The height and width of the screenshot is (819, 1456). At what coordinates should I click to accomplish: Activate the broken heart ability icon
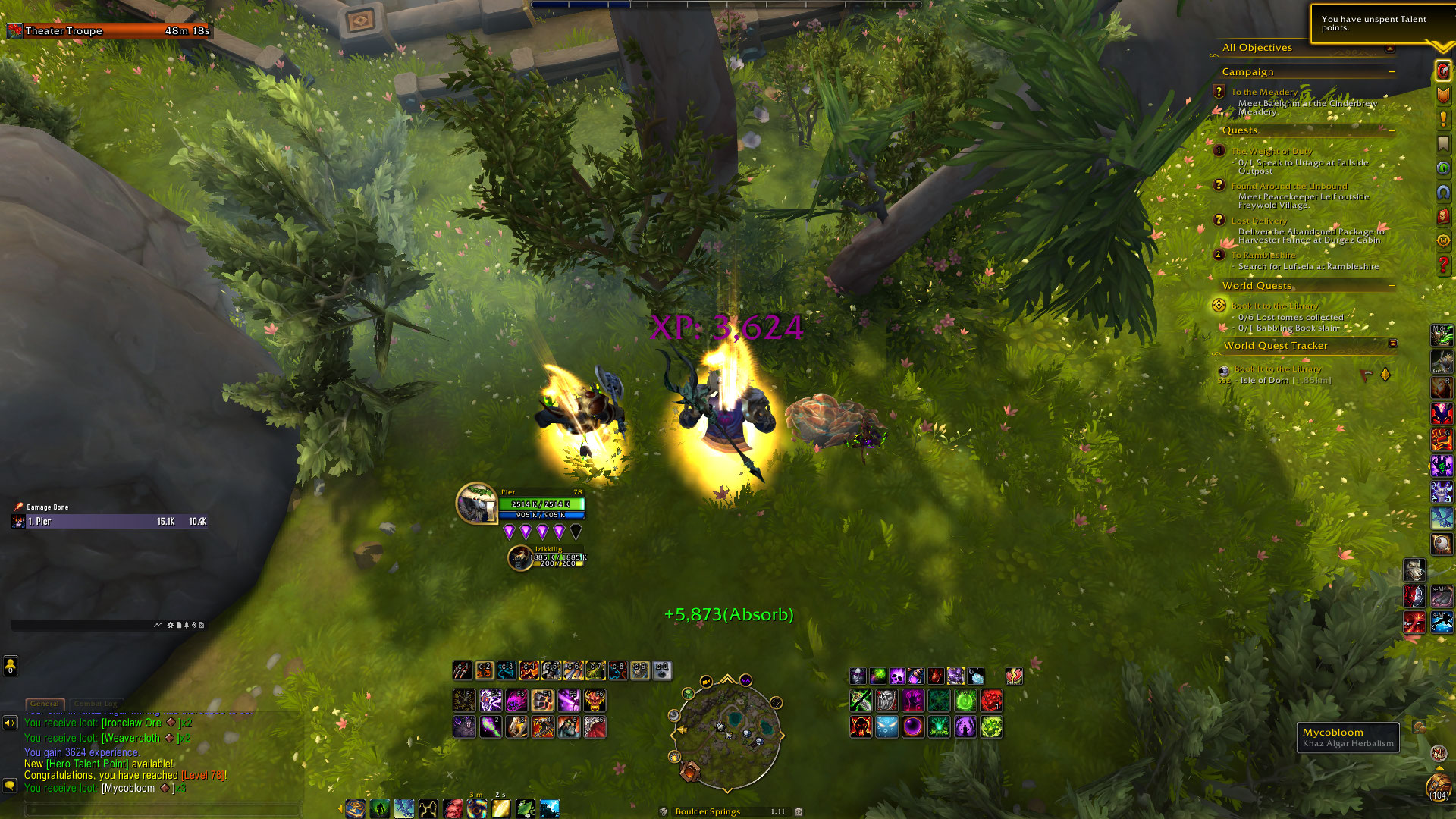[x=1014, y=676]
